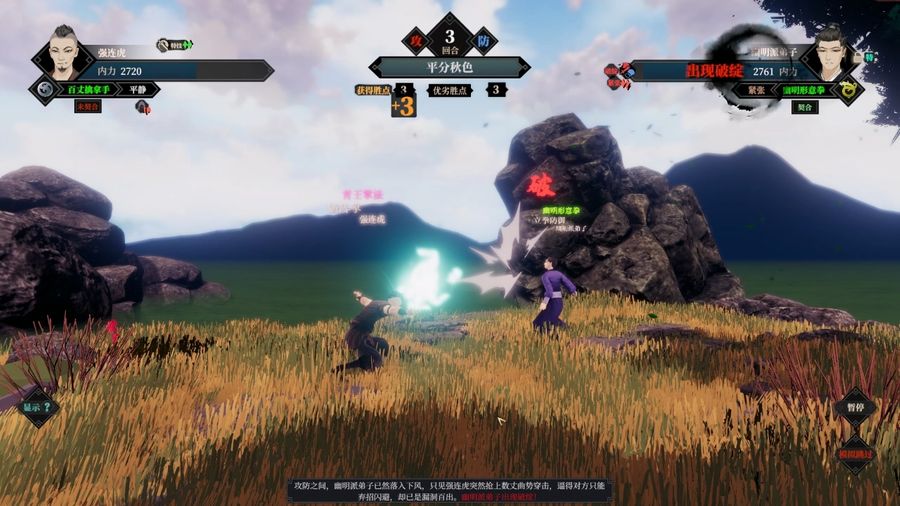900x506 pixels.
Task: Click the swirl martial-art icon beside 百丈擒拿手
Action: (x=44, y=89)
